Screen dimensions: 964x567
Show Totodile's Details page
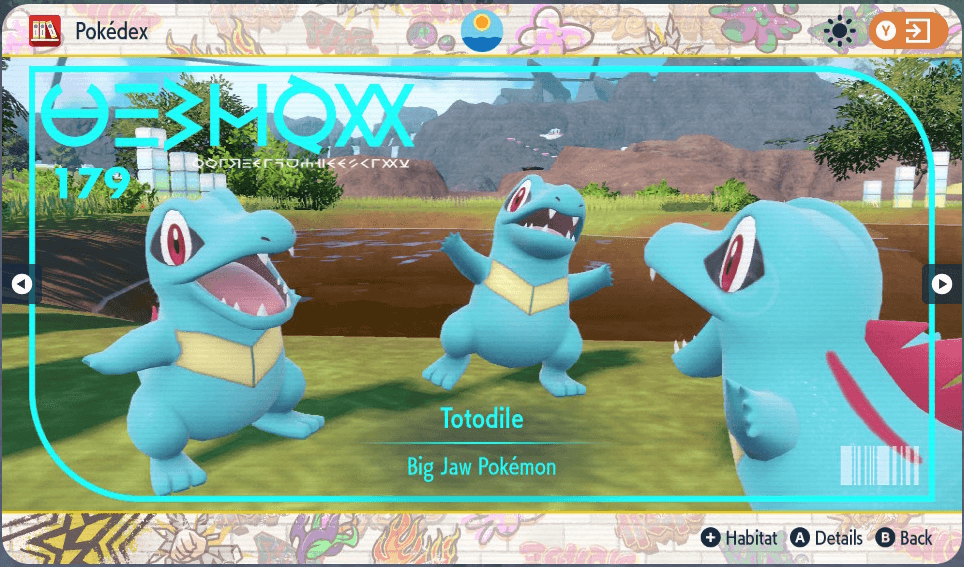[827, 538]
